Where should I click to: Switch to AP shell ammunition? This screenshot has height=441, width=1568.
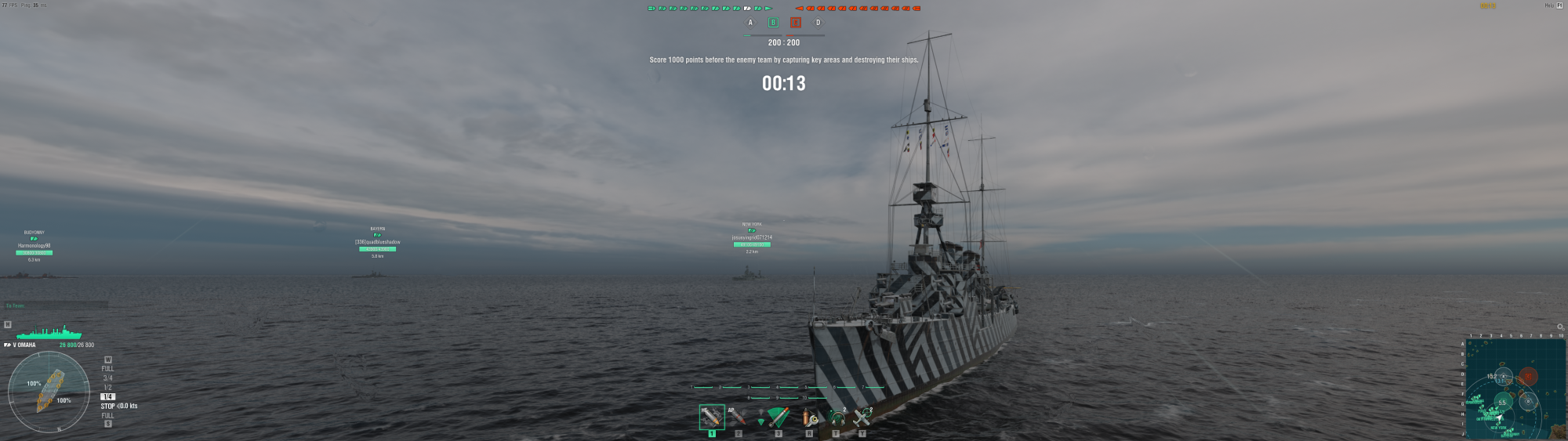click(x=737, y=416)
